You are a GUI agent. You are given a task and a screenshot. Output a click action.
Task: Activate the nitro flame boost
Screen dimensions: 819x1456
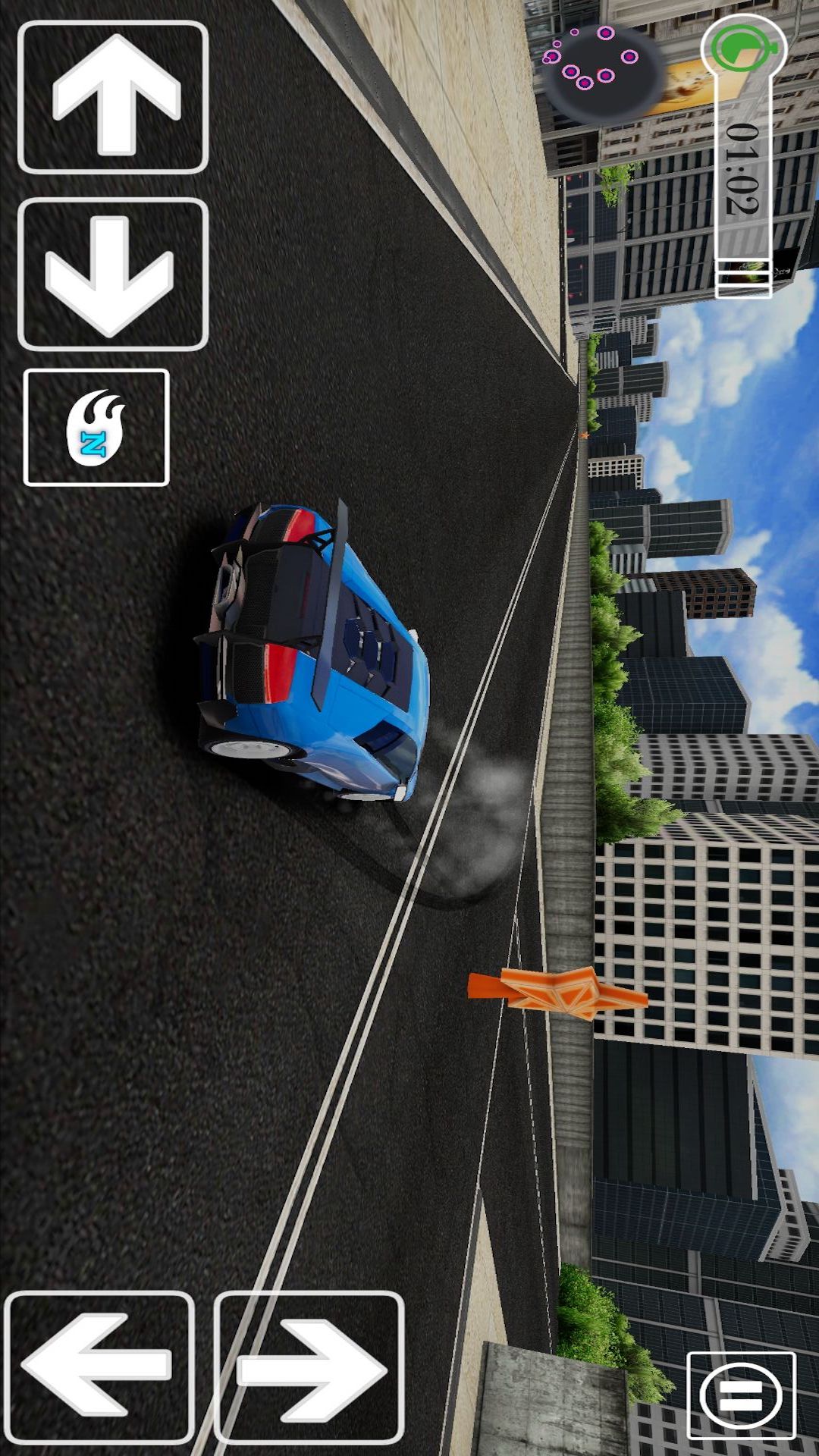pos(96,427)
